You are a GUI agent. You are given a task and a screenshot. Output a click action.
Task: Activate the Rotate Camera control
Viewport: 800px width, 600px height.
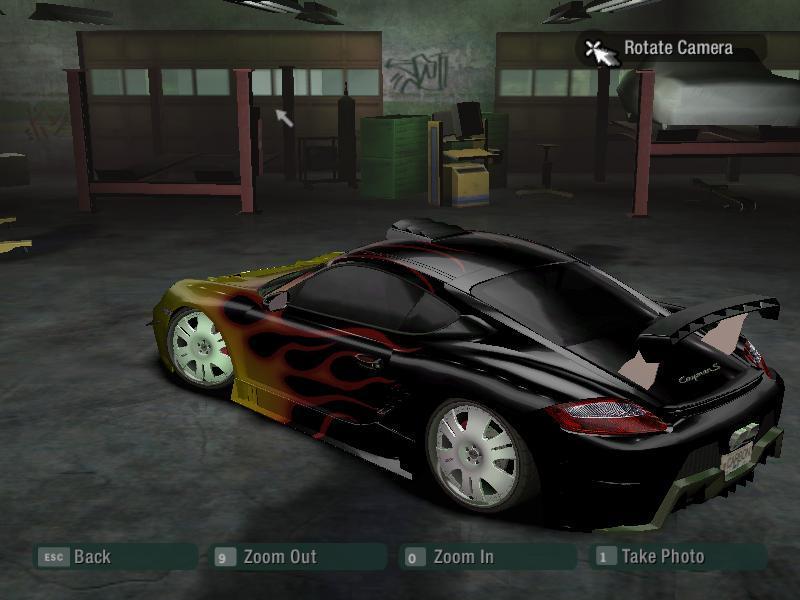pyautogui.click(x=677, y=48)
